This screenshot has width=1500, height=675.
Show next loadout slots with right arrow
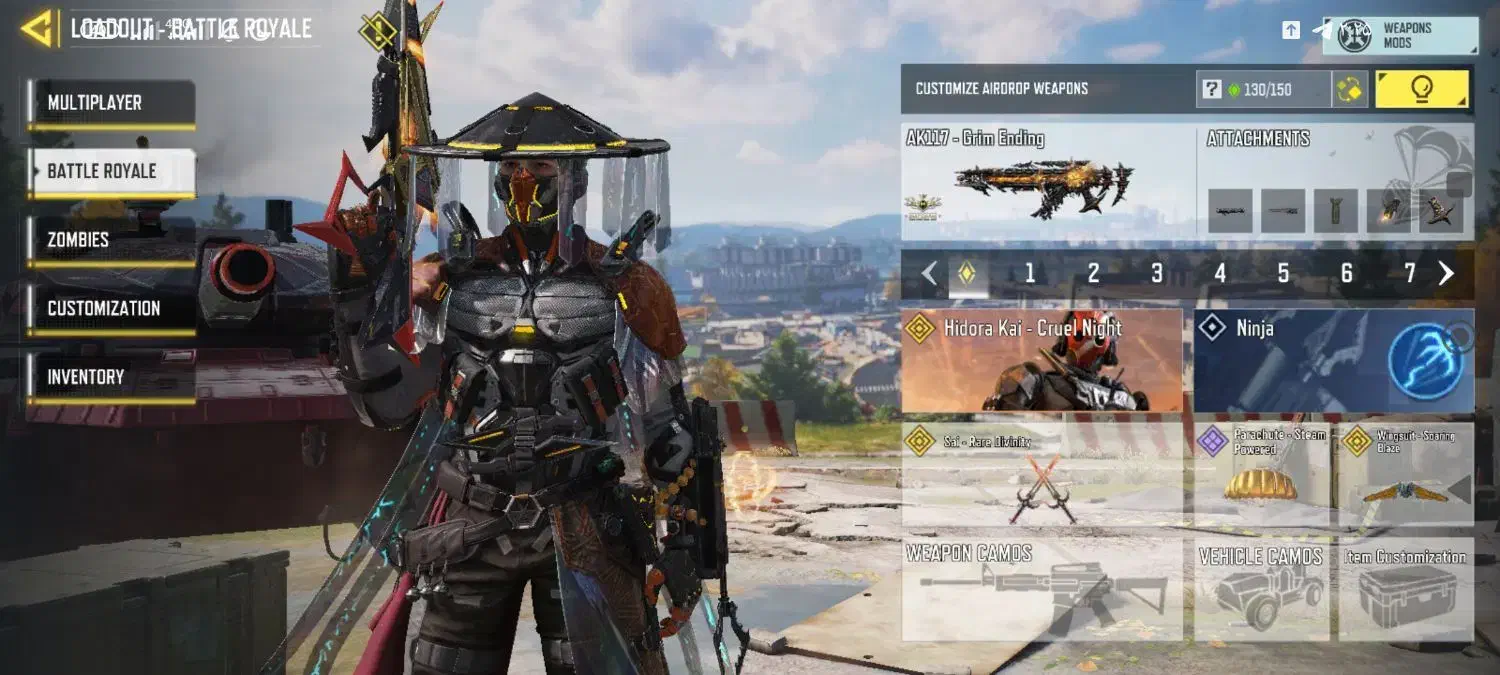[1446, 273]
